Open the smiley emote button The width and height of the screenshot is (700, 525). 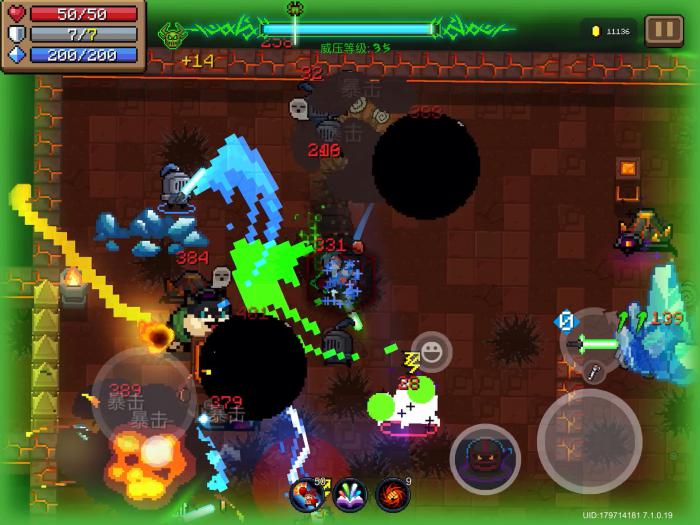(x=431, y=352)
